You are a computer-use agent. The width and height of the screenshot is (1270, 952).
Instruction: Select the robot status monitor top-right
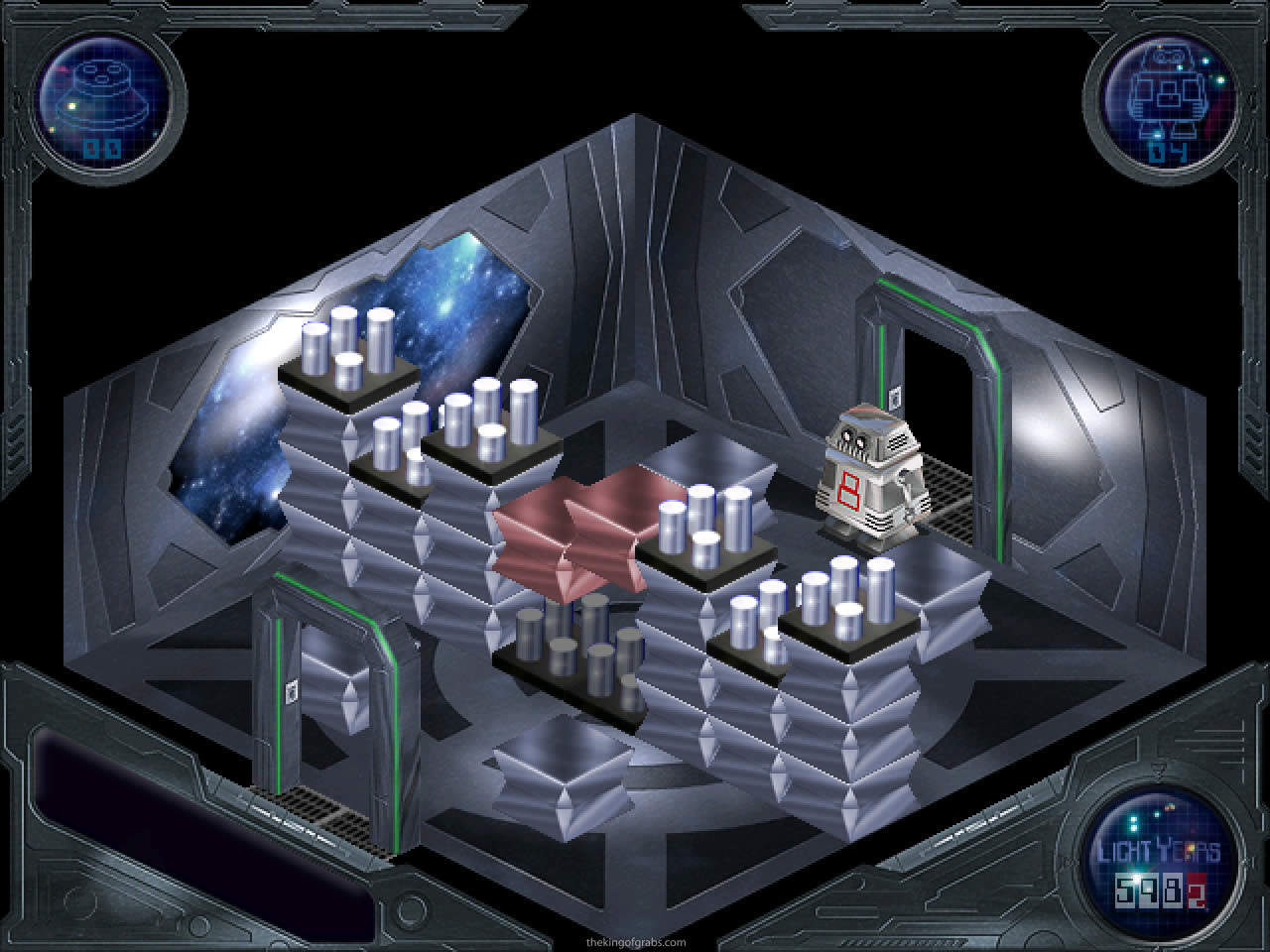click(x=1169, y=99)
